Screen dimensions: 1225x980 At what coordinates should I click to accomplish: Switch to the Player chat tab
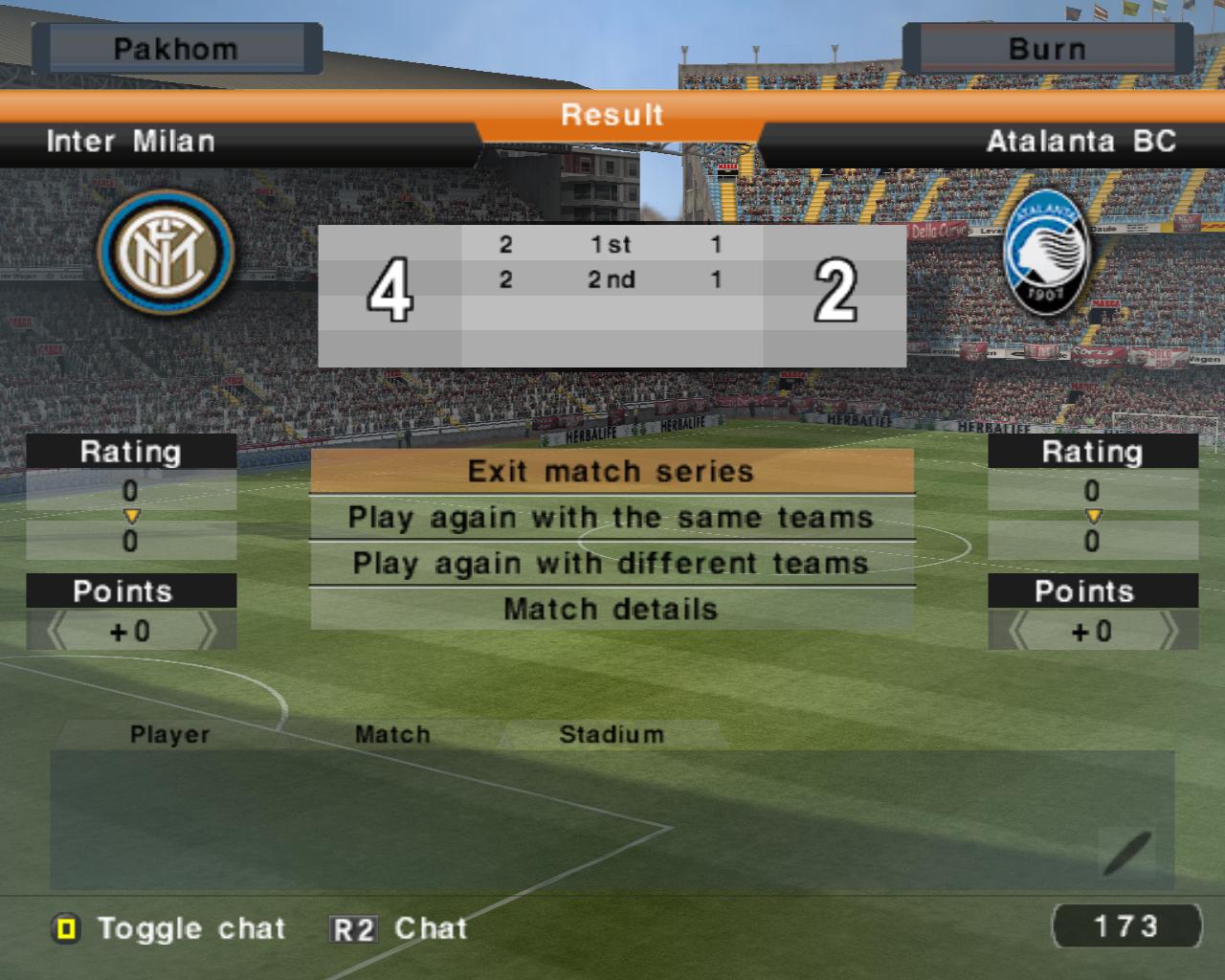click(169, 735)
